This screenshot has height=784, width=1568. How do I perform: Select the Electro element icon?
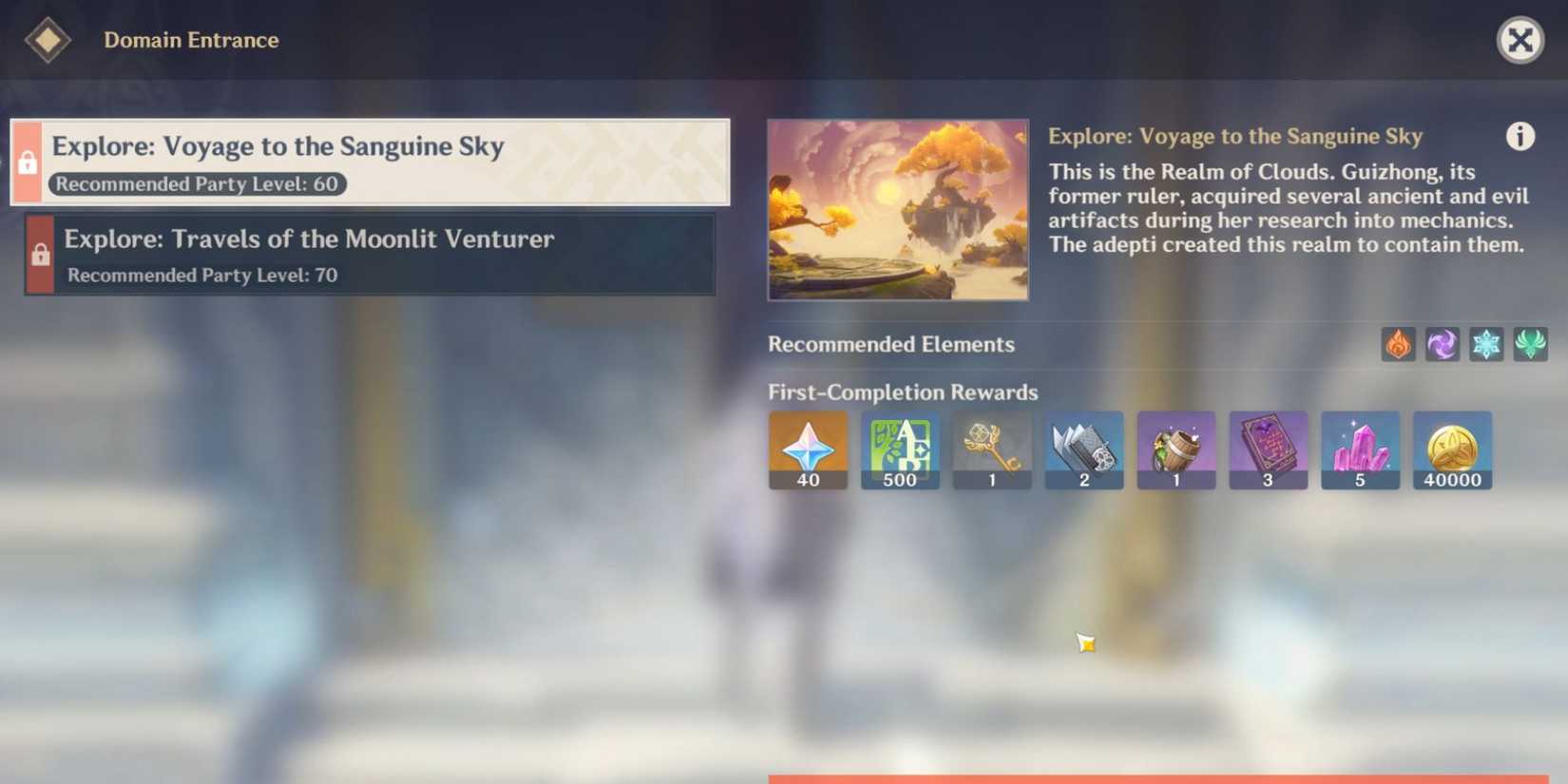[x=1442, y=344]
